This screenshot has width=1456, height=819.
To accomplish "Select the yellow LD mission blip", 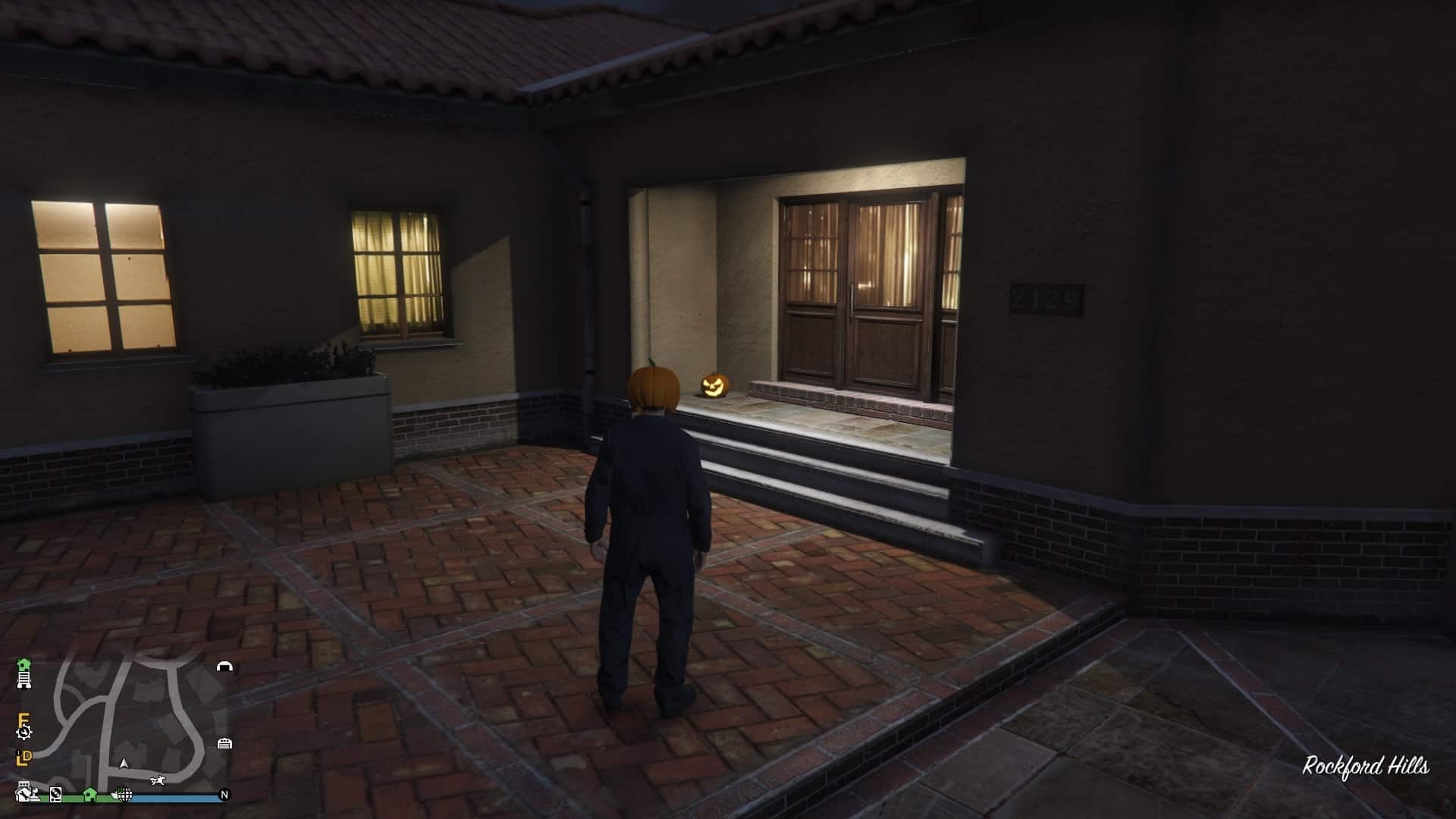I will coord(24,757).
